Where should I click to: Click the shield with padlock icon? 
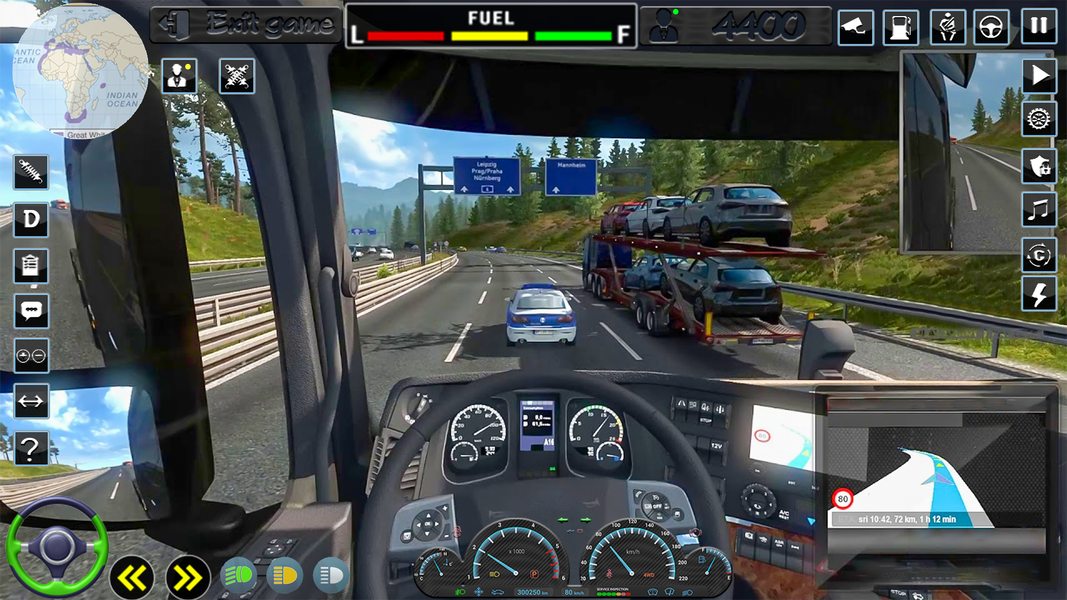(x=1039, y=165)
